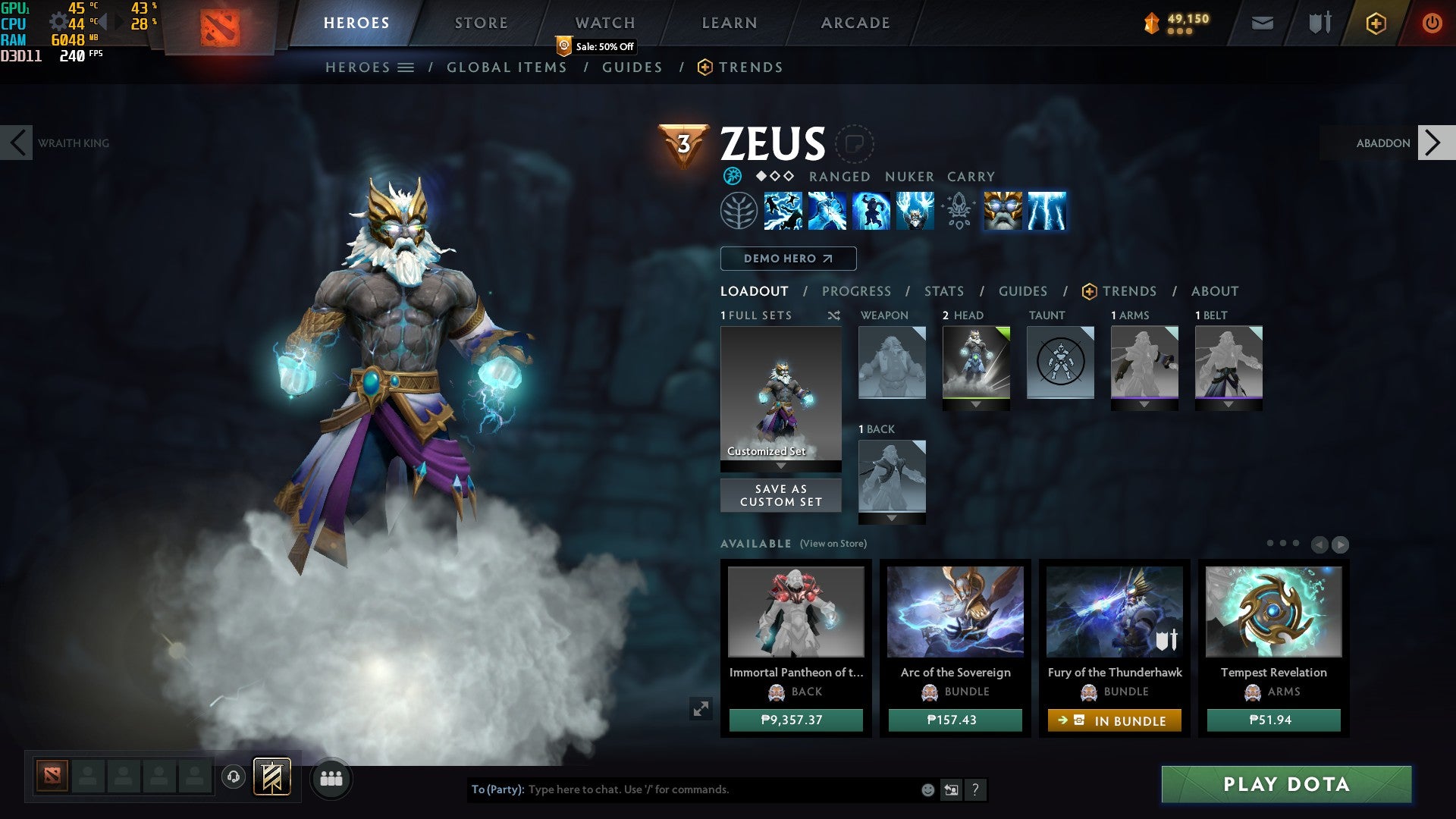Open the emoticon picker in chat bar
This screenshot has height=819, width=1456.
coord(927,789)
